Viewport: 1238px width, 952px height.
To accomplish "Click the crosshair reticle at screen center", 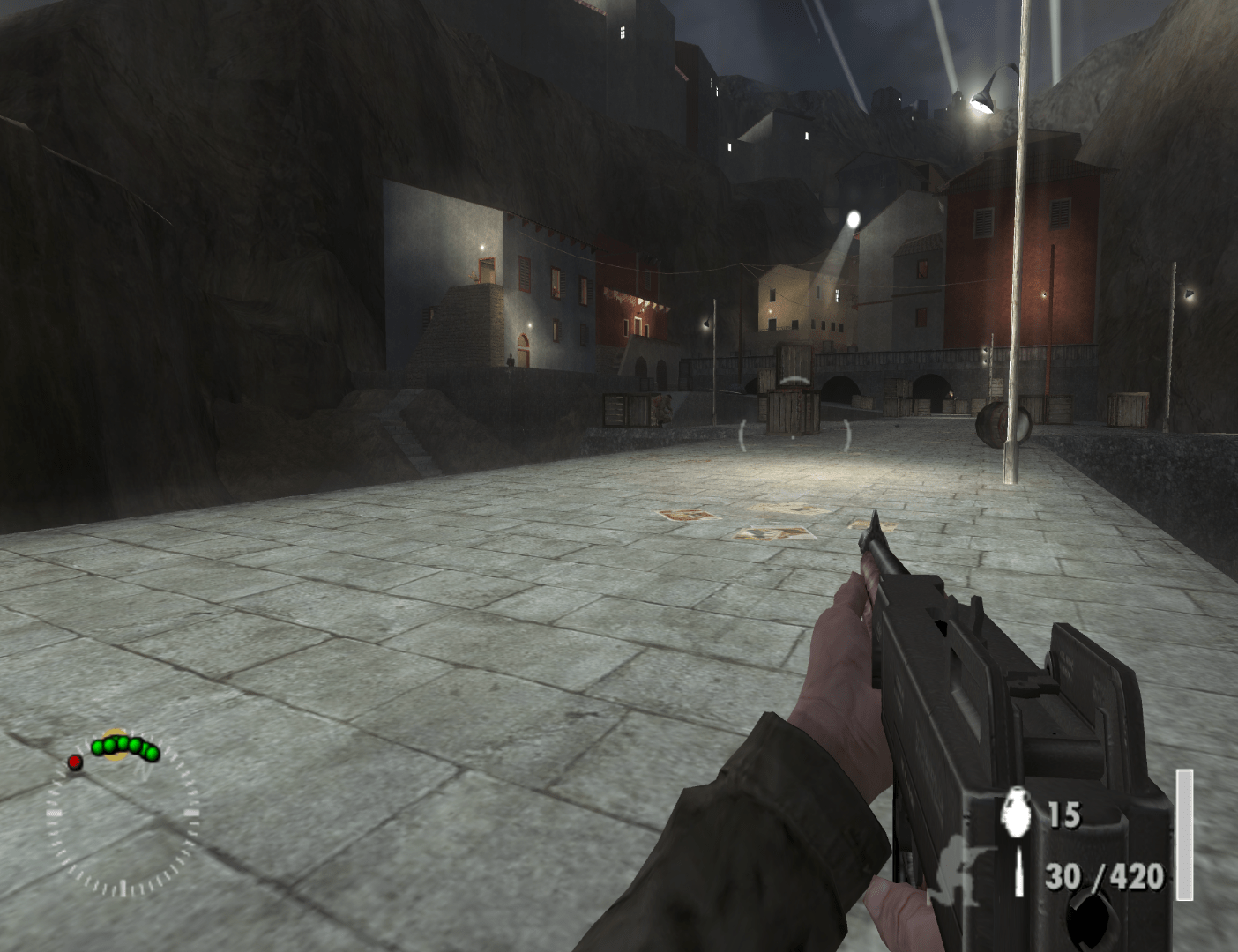I will 794,432.
